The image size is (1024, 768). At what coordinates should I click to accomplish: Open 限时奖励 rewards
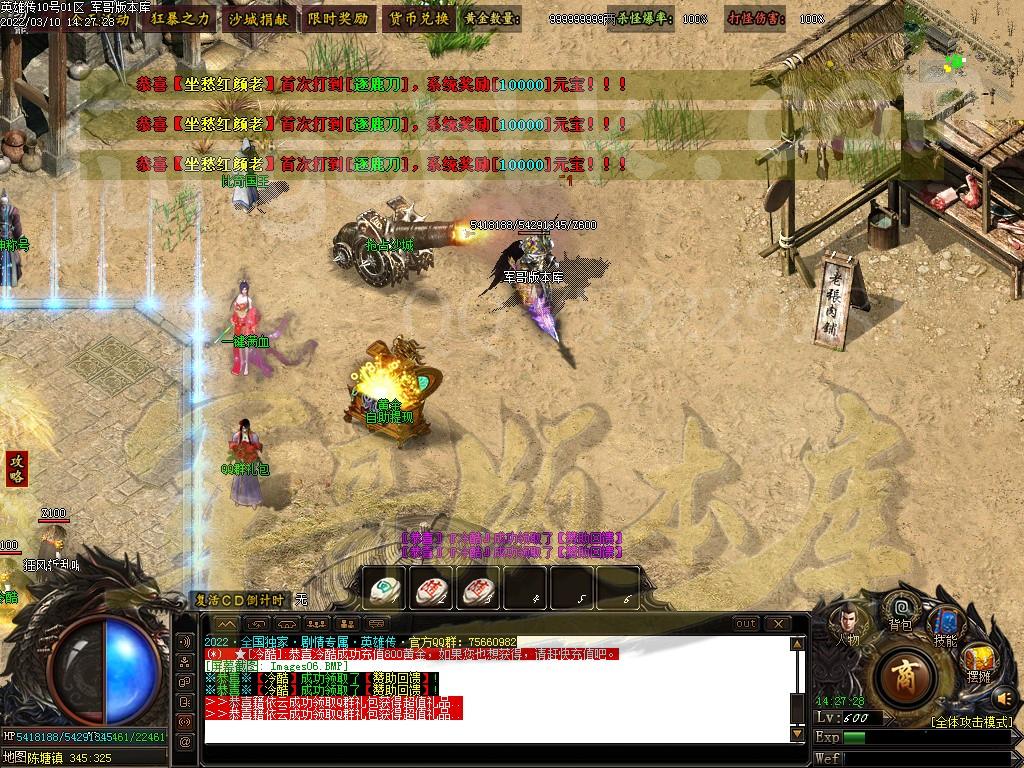337,18
